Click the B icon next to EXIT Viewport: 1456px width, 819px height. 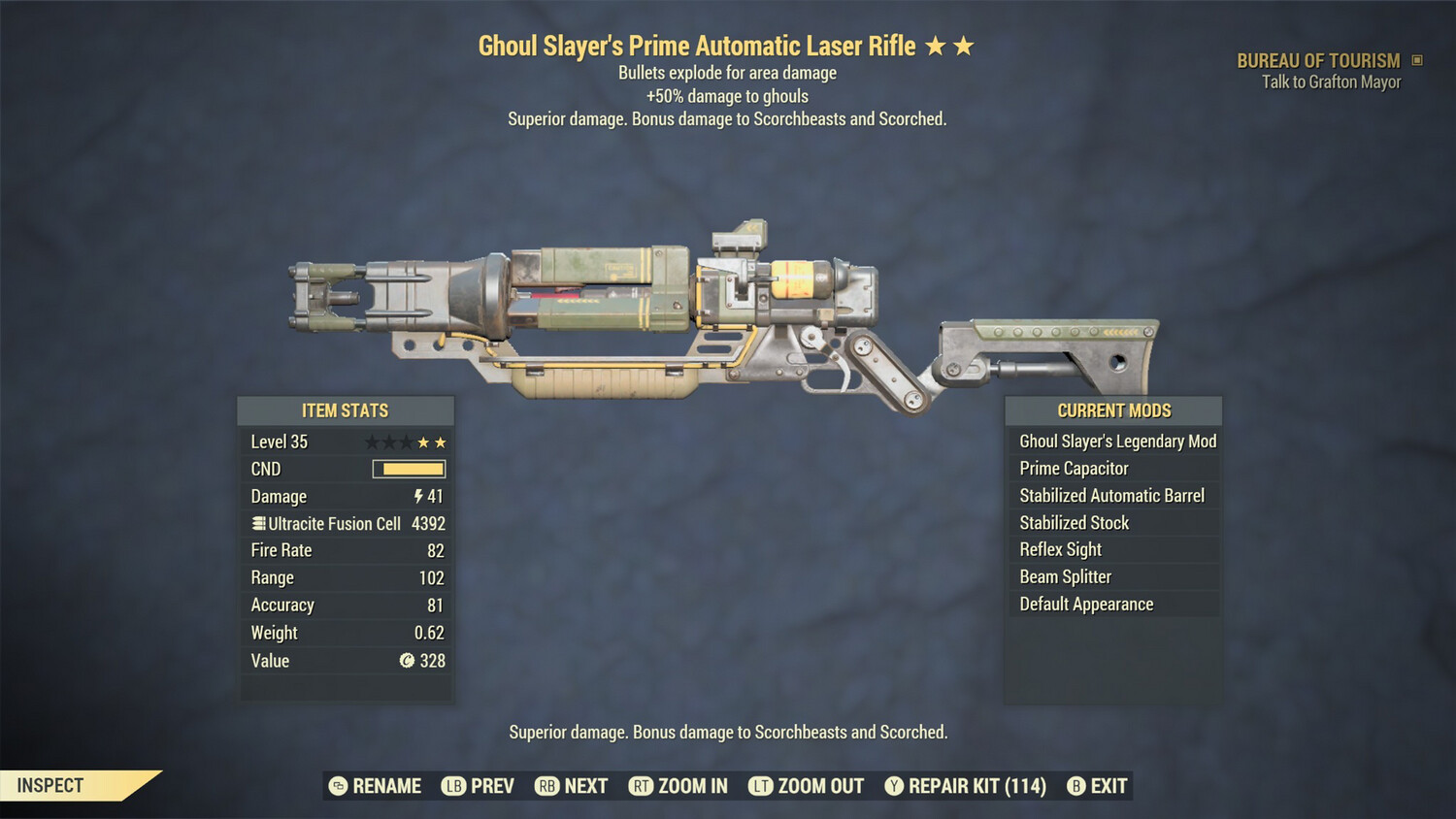[1075, 786]
